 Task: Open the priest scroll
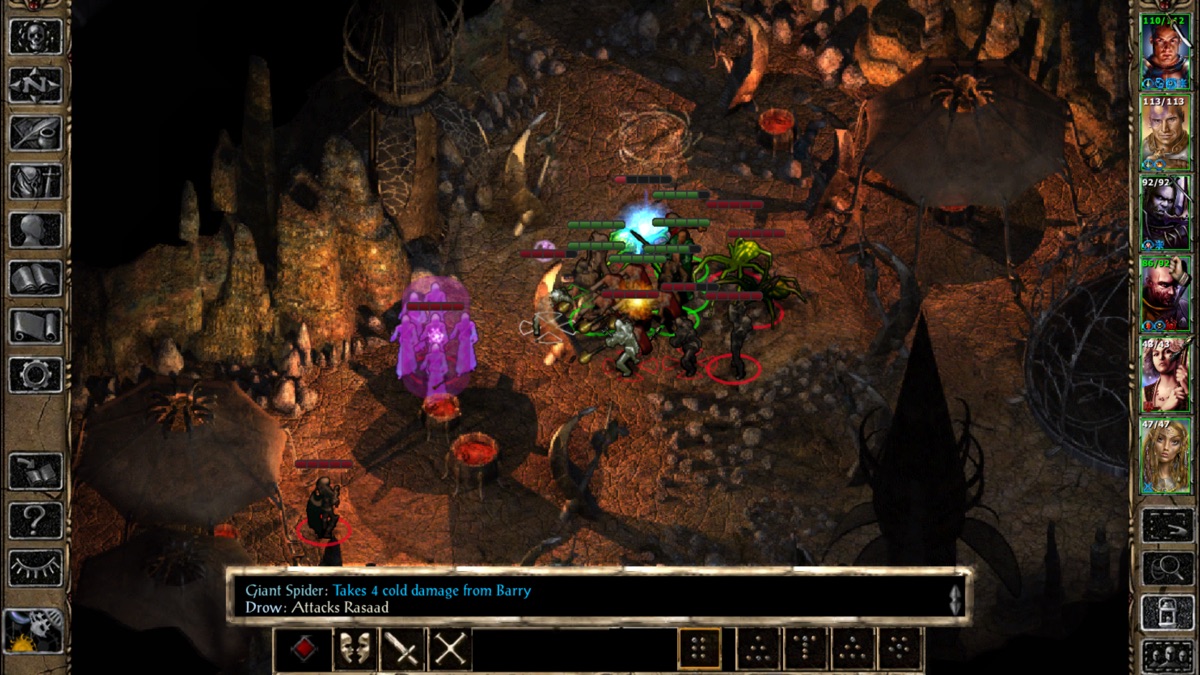click(36, 326)
